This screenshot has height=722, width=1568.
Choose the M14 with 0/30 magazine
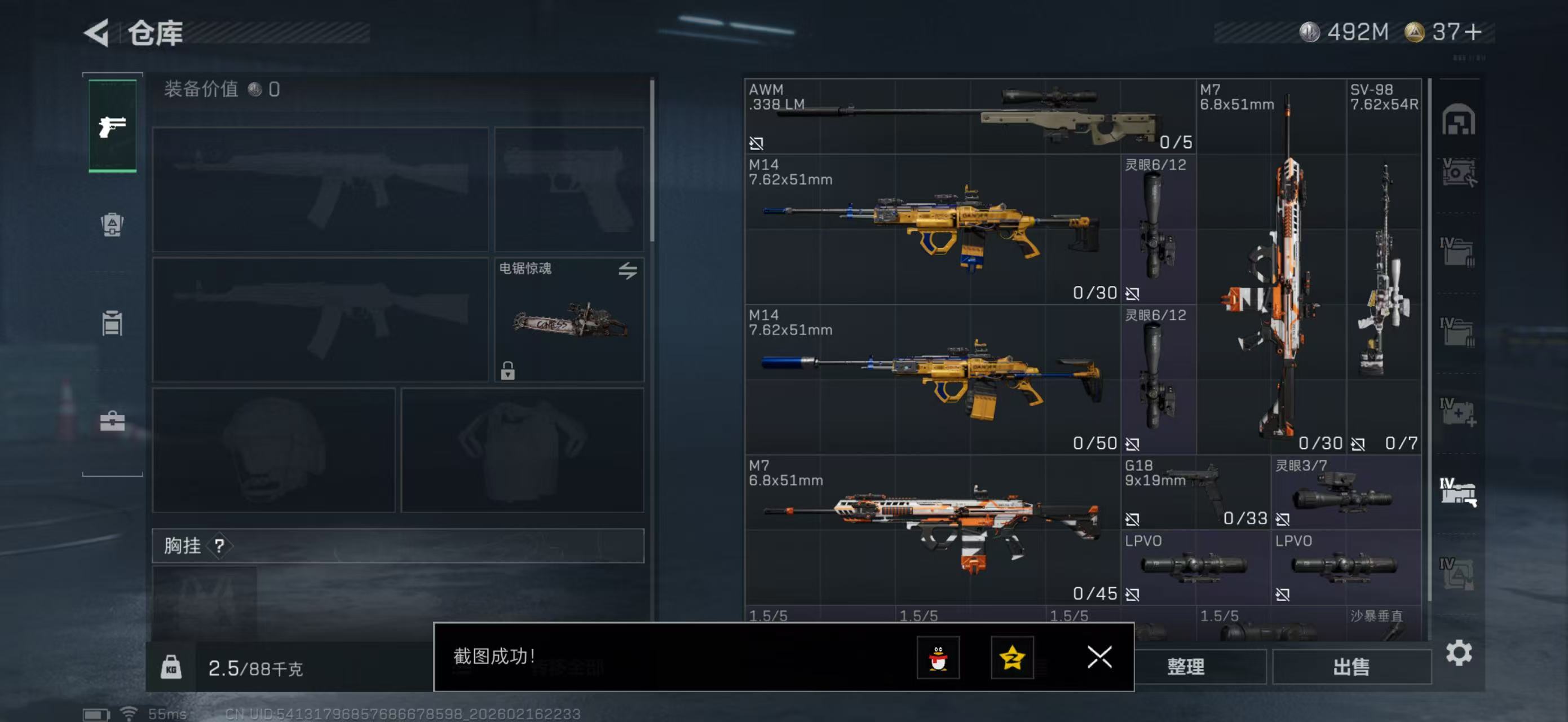pos(931,229)
